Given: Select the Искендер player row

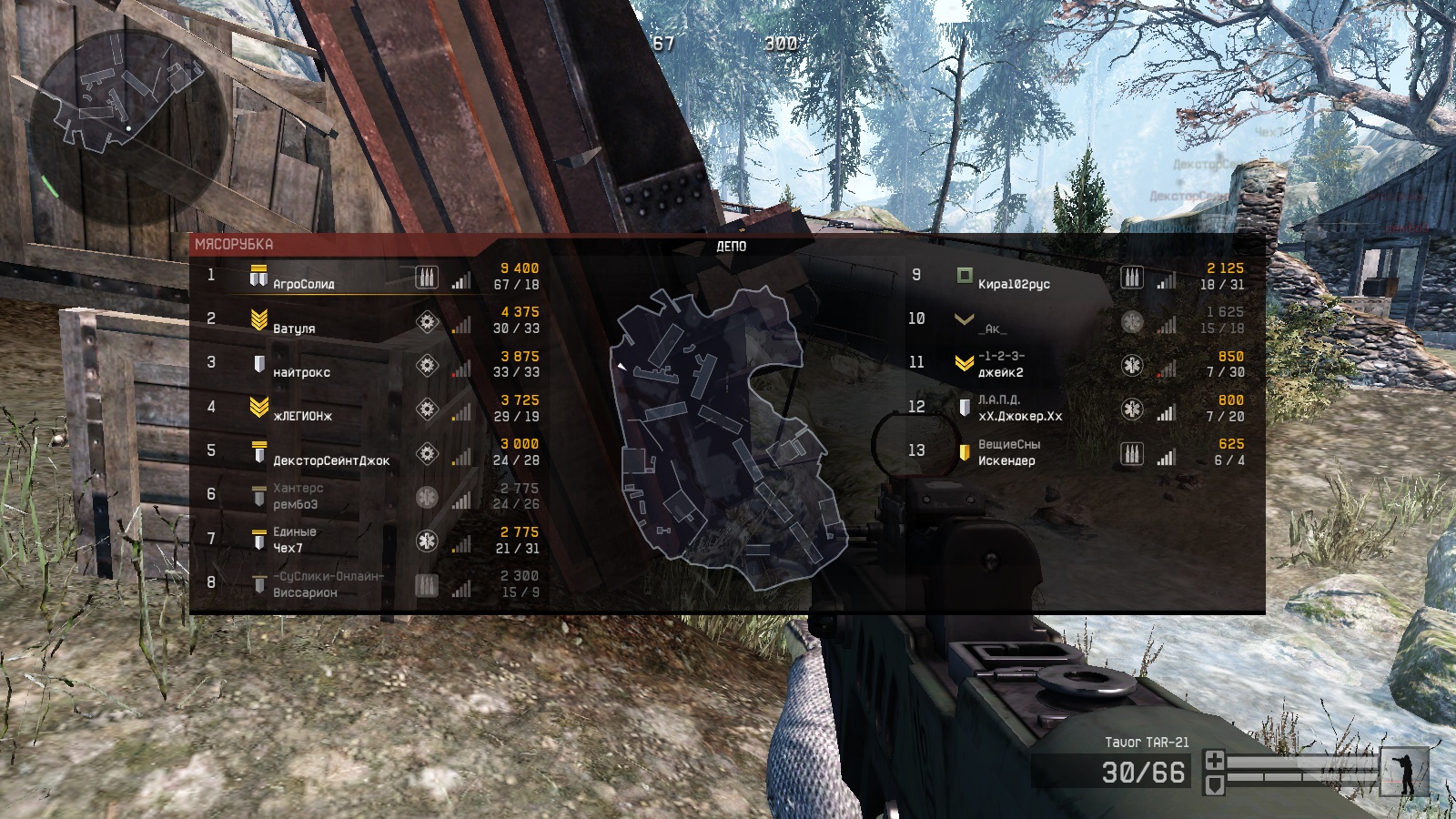Looking at the screenshot, I should pos(1006,460).
